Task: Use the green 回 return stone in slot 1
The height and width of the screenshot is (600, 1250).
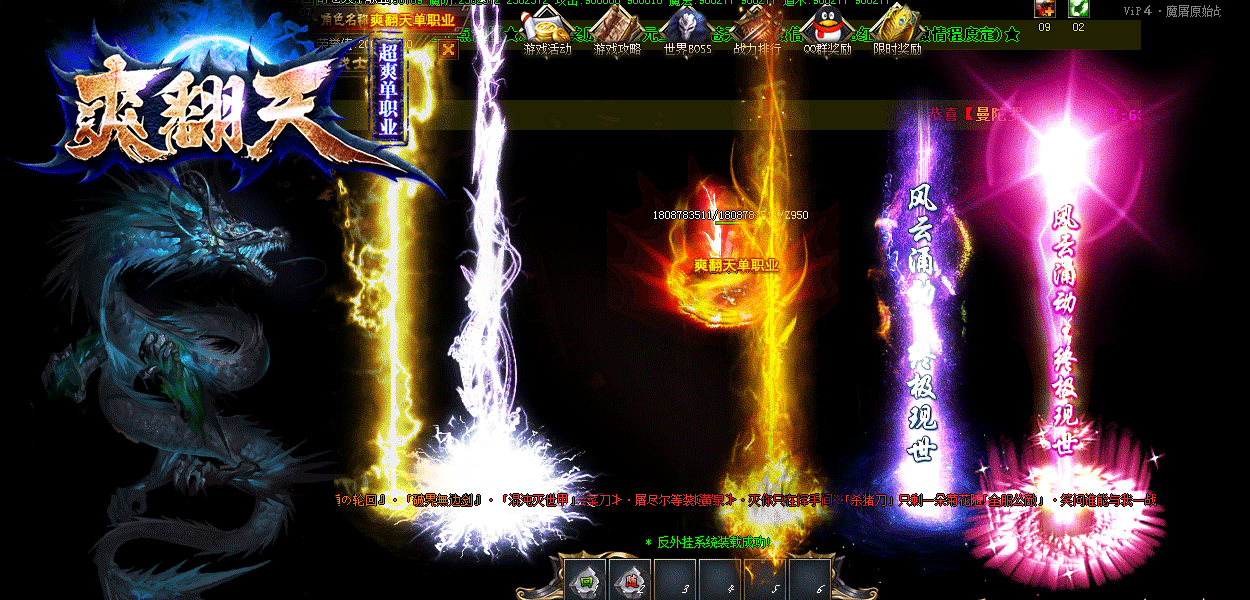Action: [x=586, y=580]
